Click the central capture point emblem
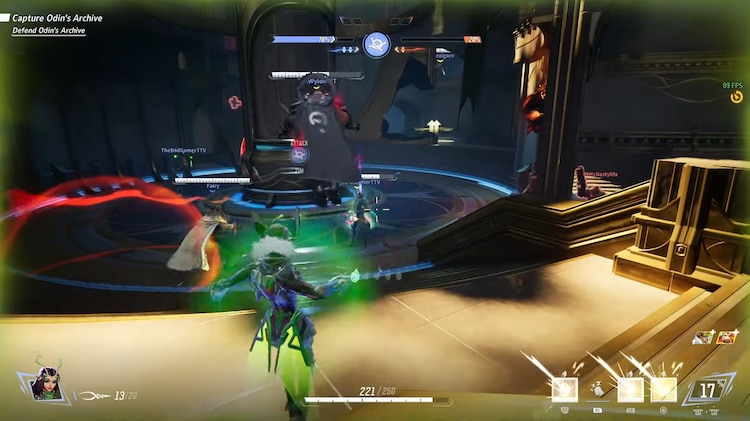This screenshot has width=750, height=421. 376,44
